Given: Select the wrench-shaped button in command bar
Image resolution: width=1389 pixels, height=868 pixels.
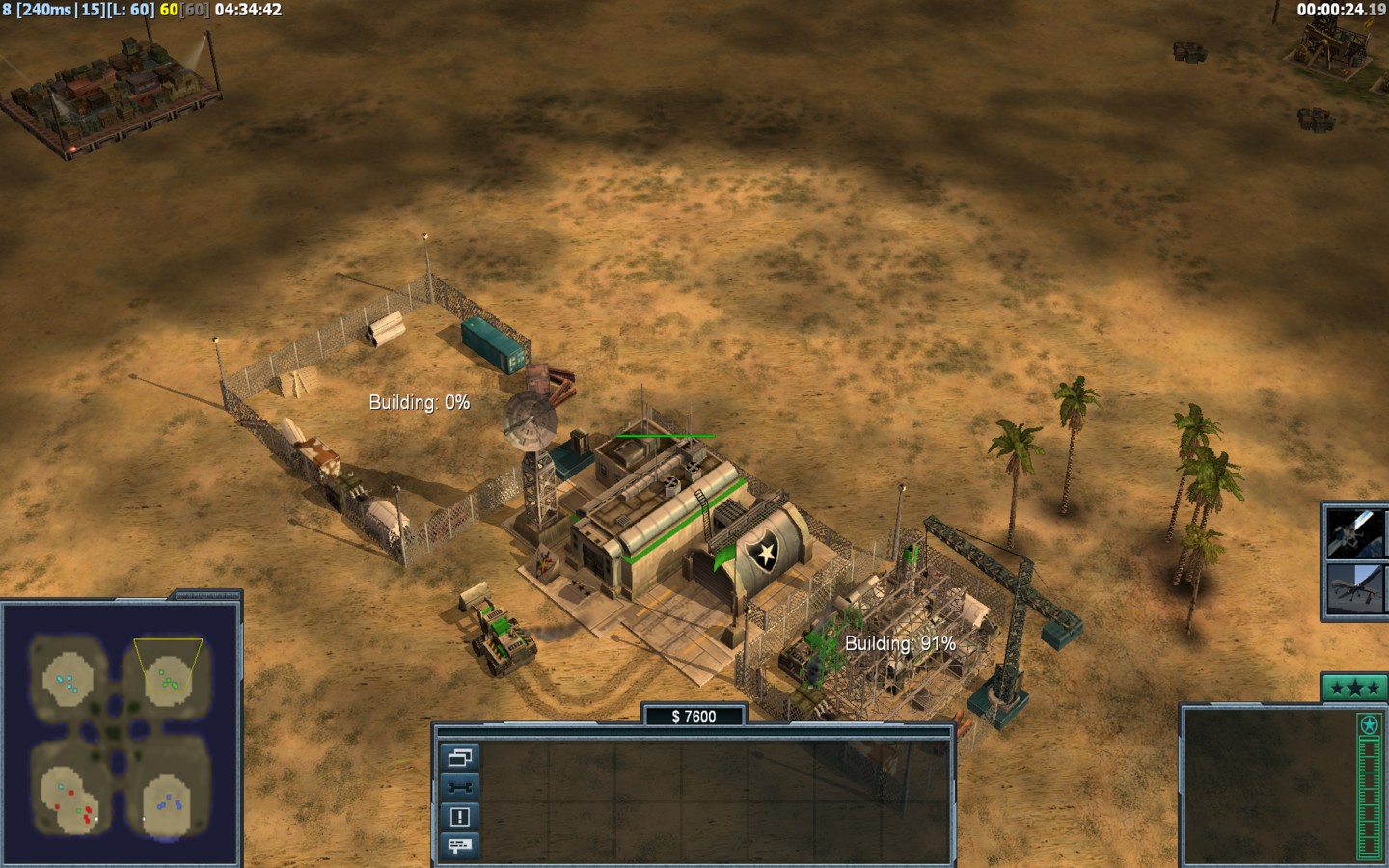Looking at the screenshot, I should [x=459, y=787].
